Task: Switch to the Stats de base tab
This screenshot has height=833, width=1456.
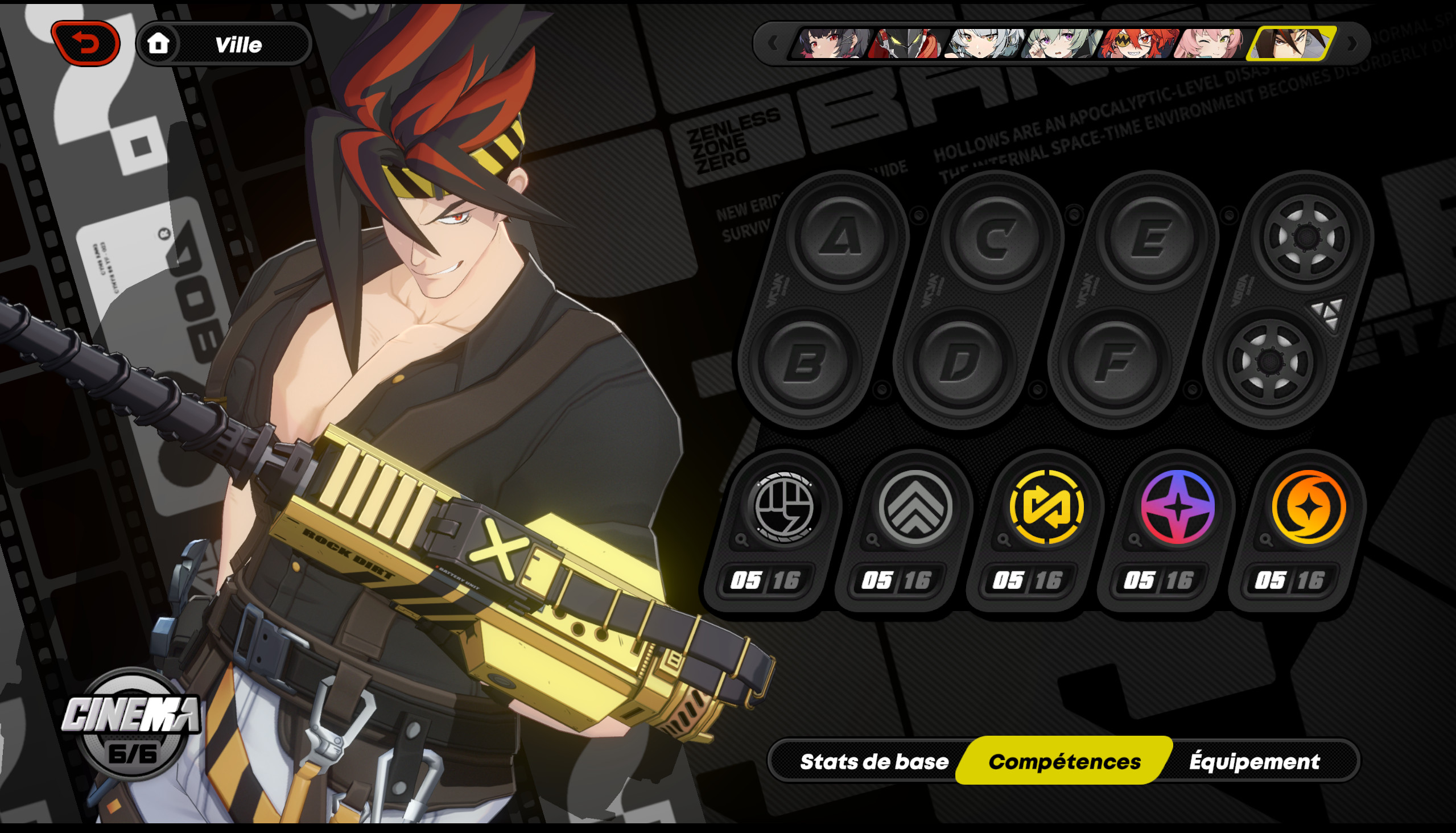Action: tap(874, 761)
